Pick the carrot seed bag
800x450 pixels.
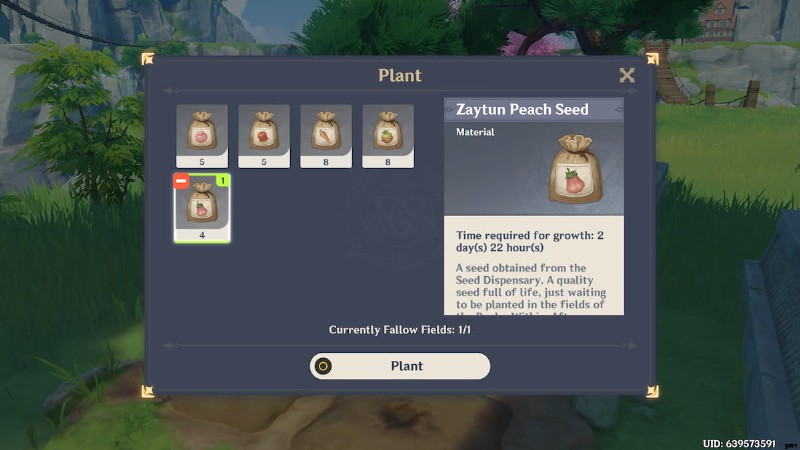point(326,135)
